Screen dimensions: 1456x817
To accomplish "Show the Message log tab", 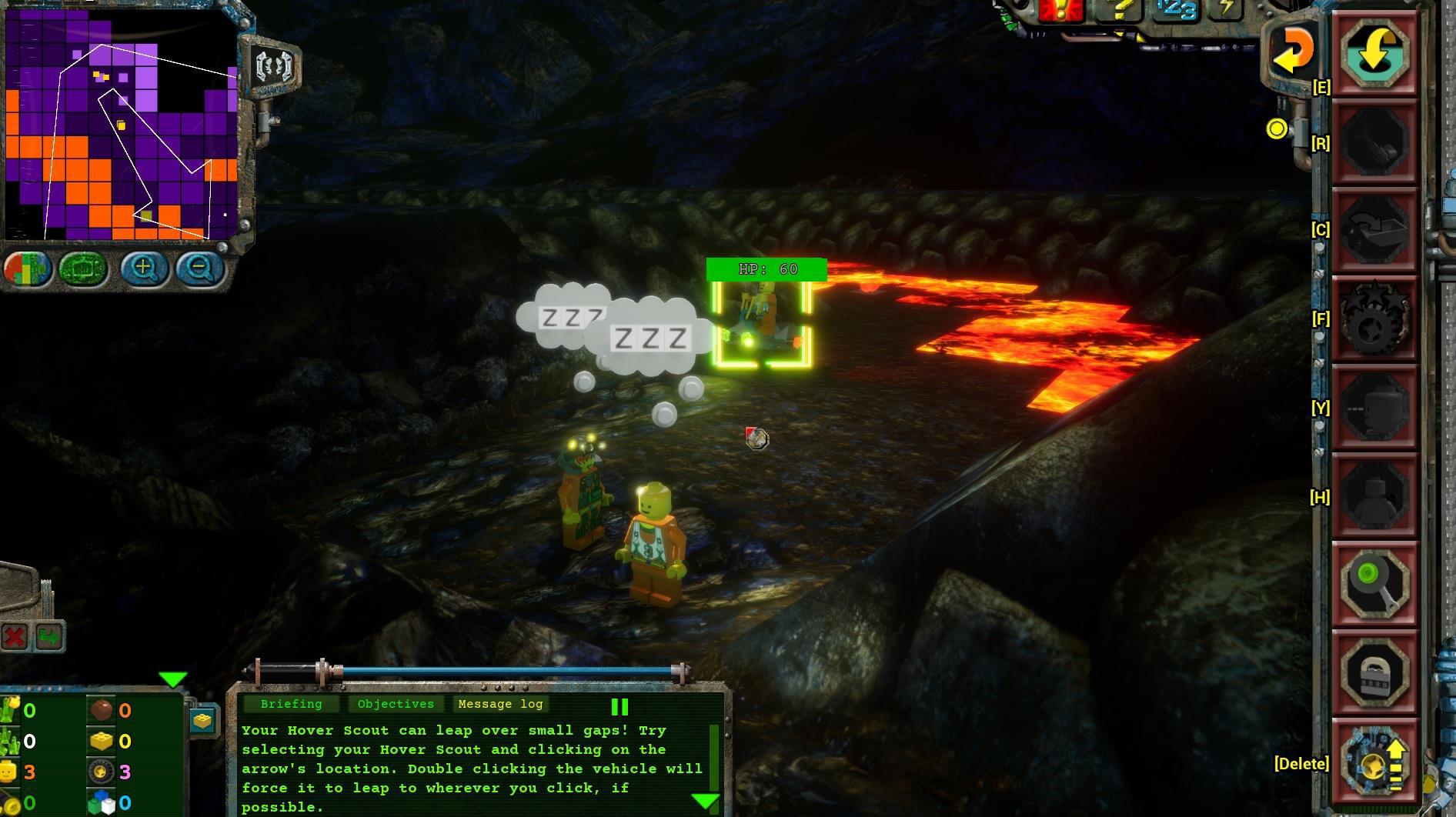I will point(500,704).
